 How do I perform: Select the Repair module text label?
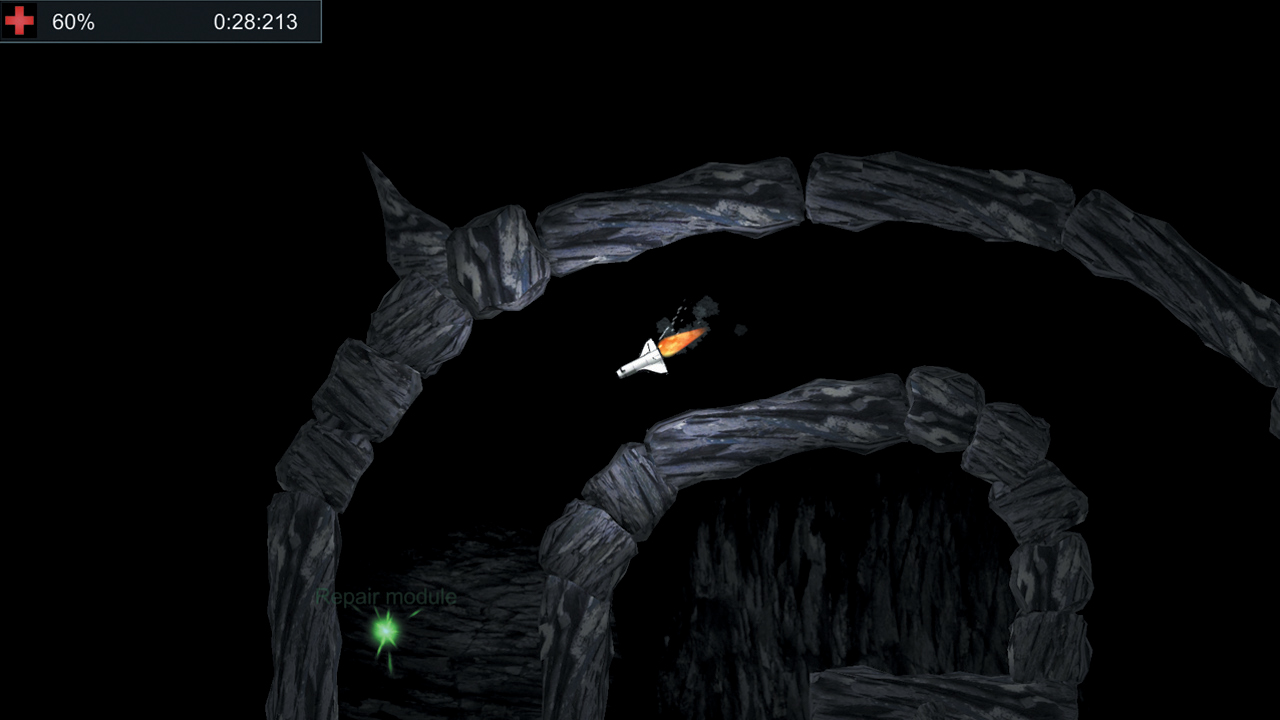[x=385, y=595]
